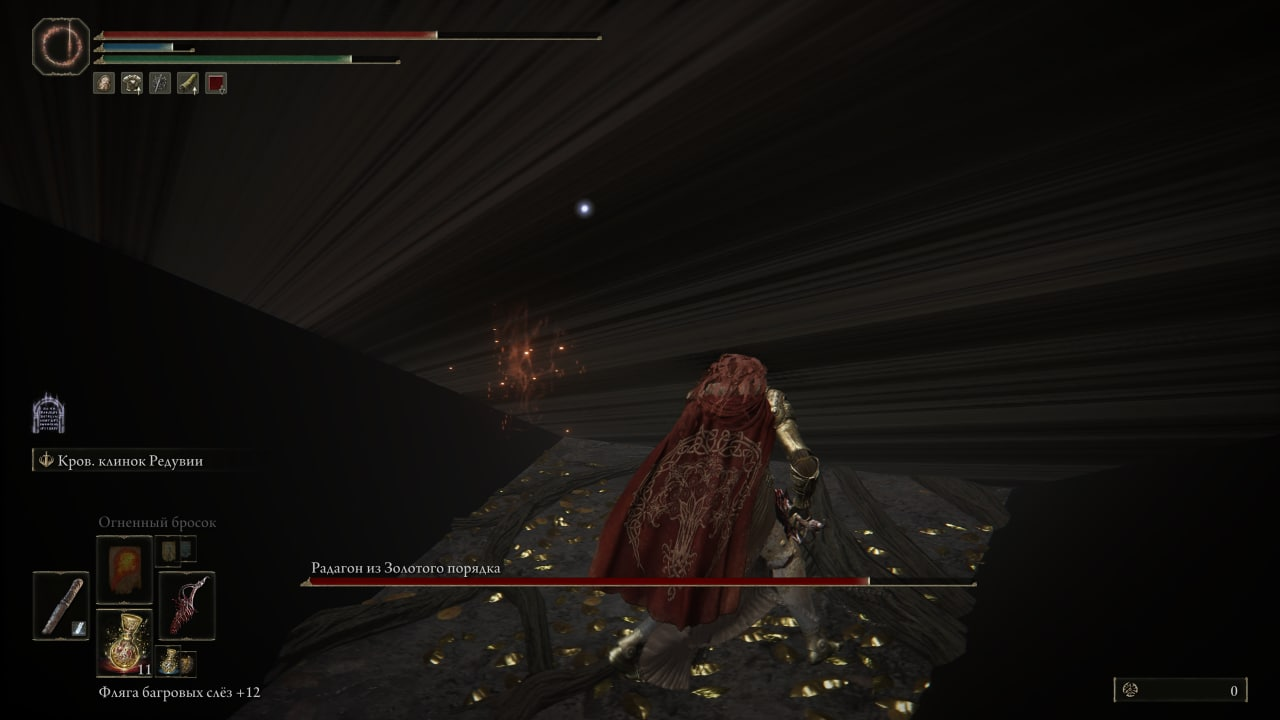Click the crossed-swords status effect icon
This screenshot has width=1280, height=720.
[160, 83]
